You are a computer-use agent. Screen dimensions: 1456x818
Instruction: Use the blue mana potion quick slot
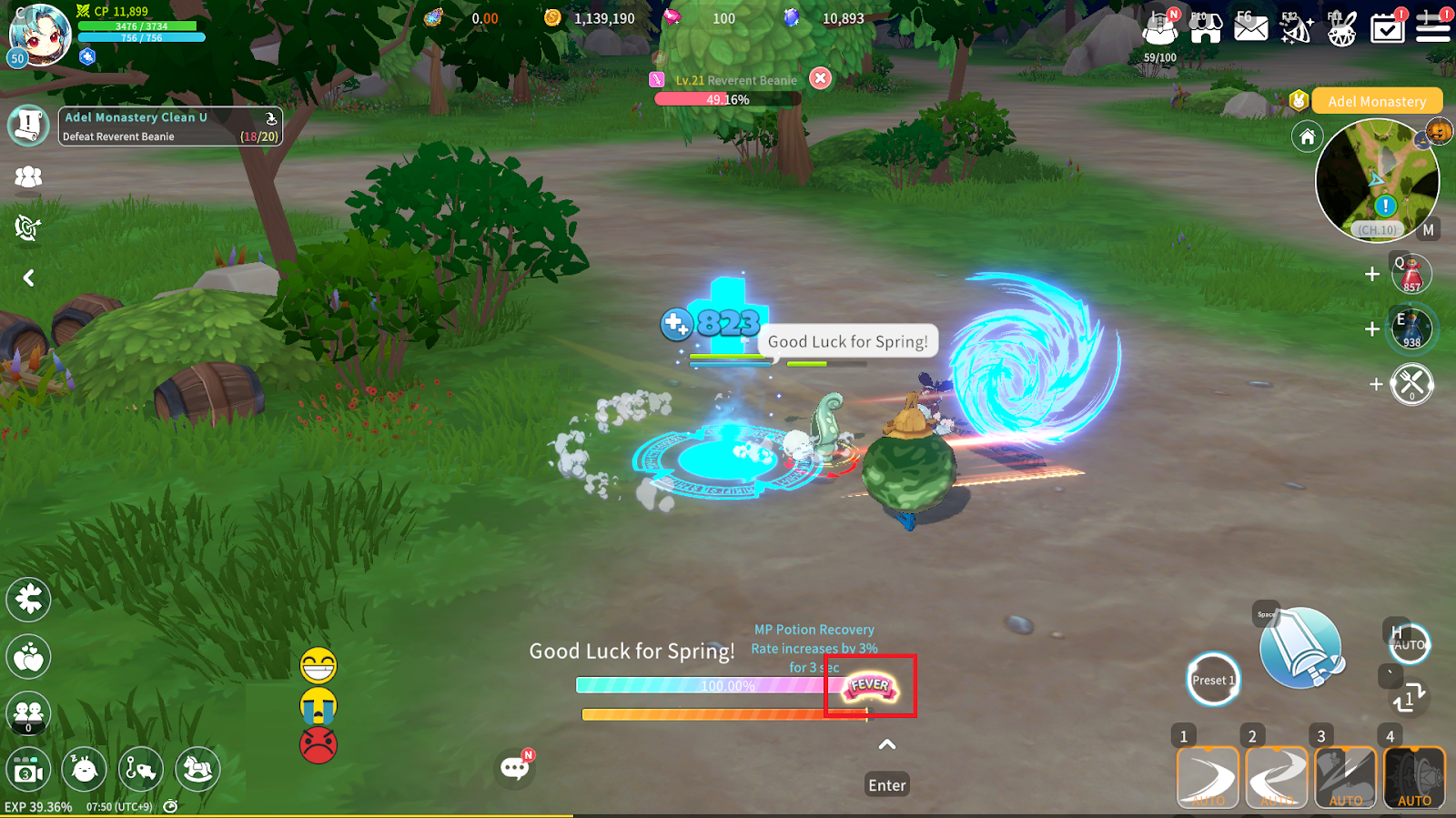[1411, 328]
